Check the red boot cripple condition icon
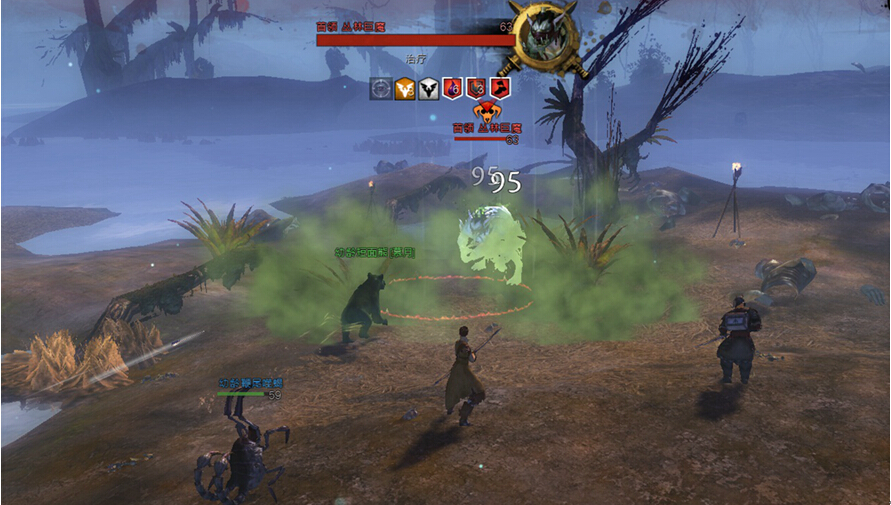 [x=500, y=89]
